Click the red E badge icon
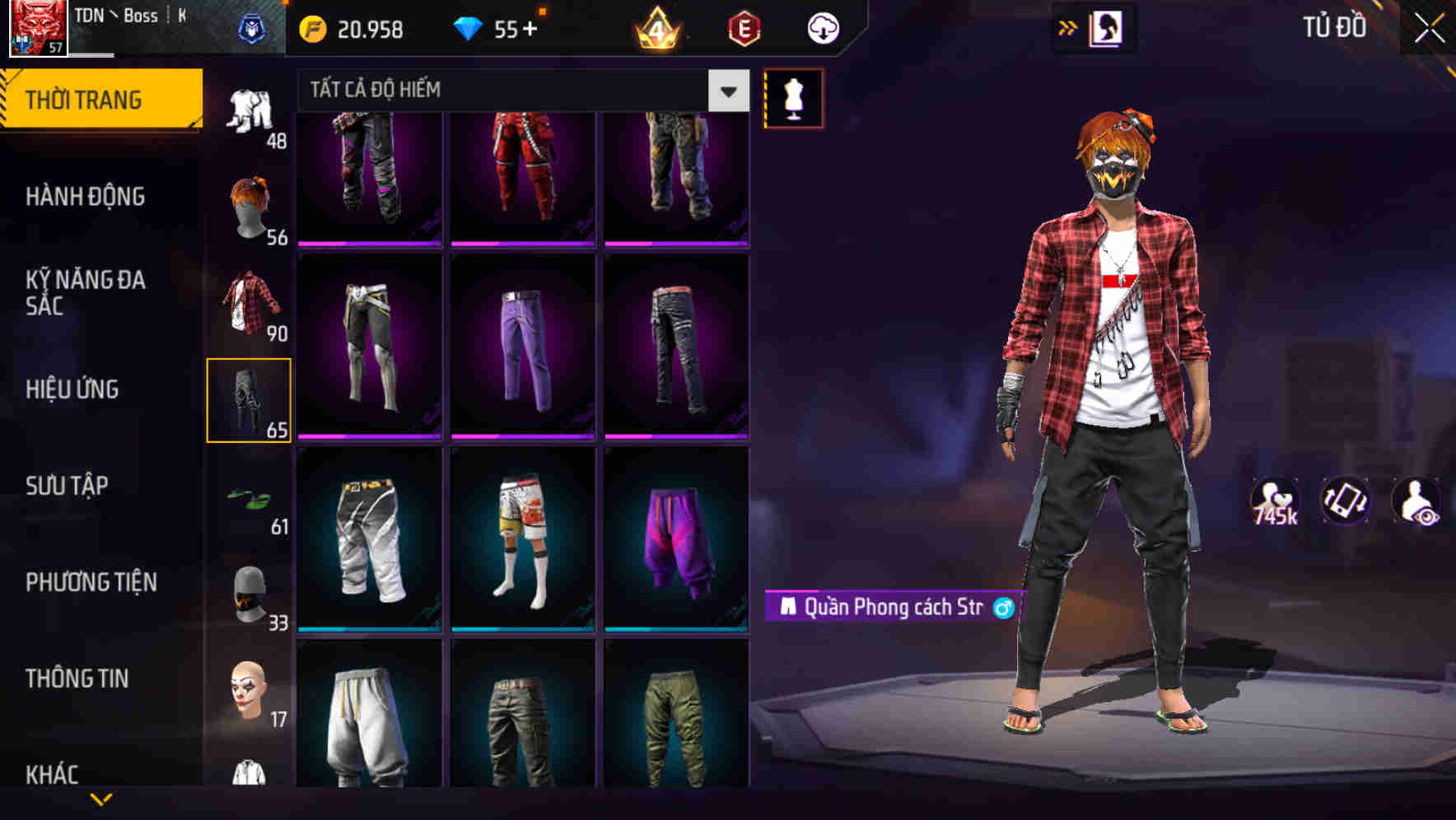This screenshot has height=820, width=1456. [744, 29]
